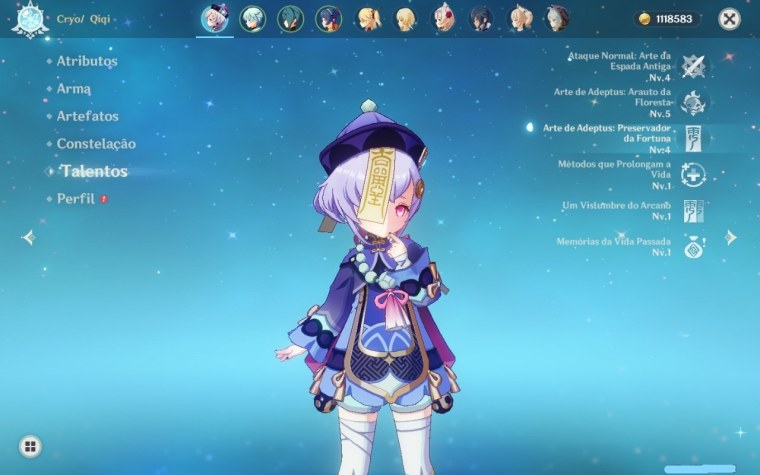
Task: Close the character screen with the X
Action: click(730, 19)
